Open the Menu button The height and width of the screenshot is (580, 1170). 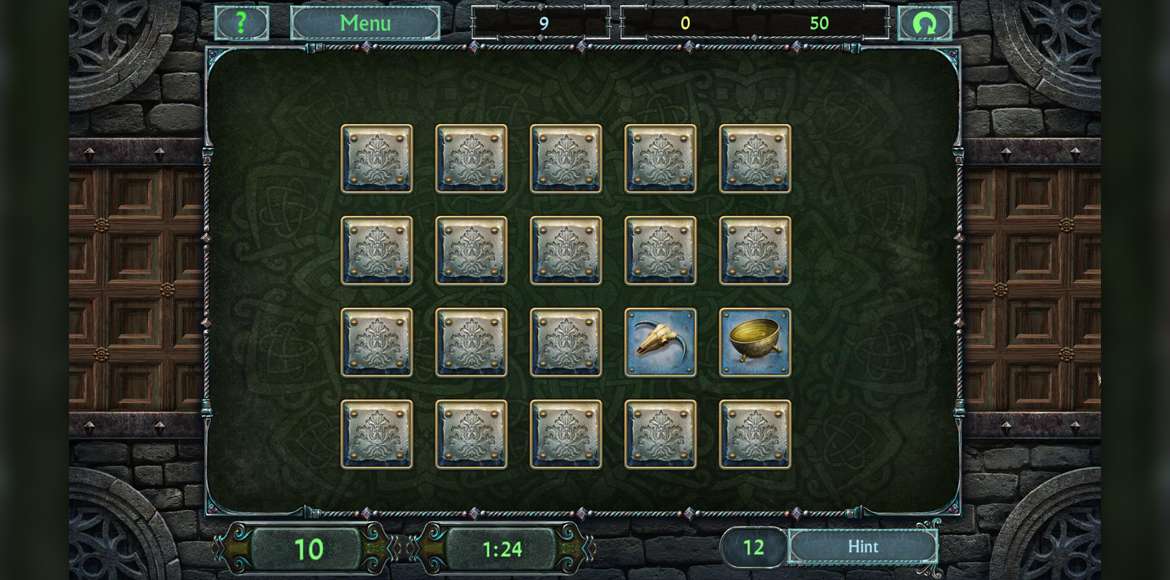tap(365, 23)
